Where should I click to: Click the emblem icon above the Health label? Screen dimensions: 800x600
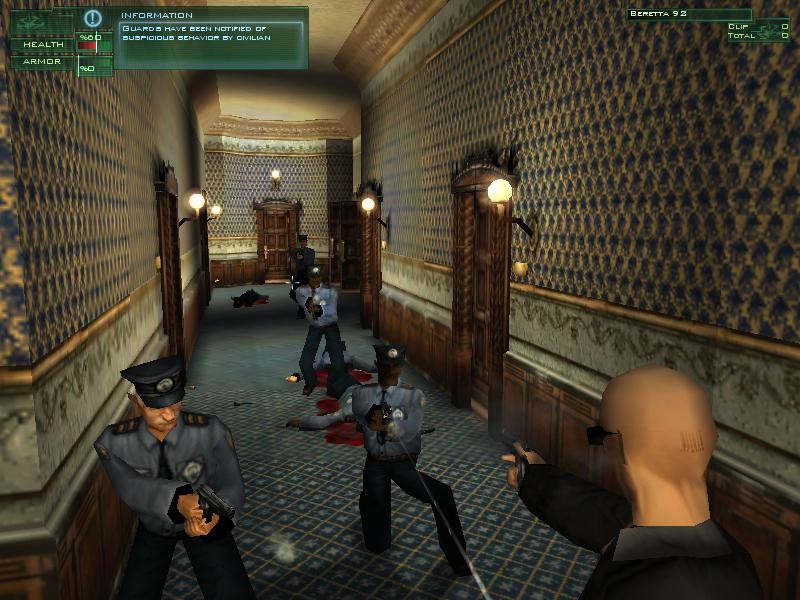[29, 22]
